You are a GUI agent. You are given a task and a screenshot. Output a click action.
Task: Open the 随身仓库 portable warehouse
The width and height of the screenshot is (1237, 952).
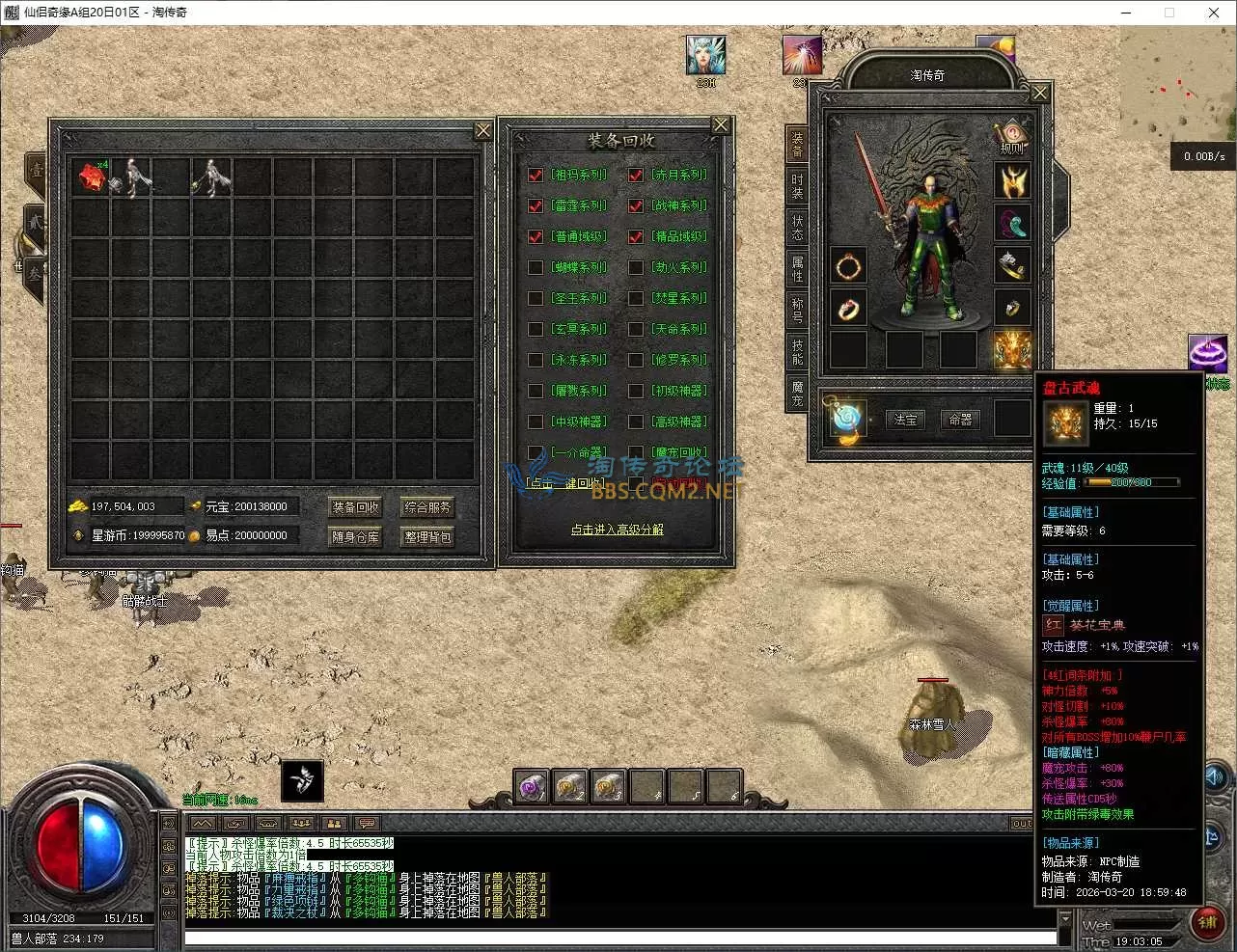[x=355, y=537]
